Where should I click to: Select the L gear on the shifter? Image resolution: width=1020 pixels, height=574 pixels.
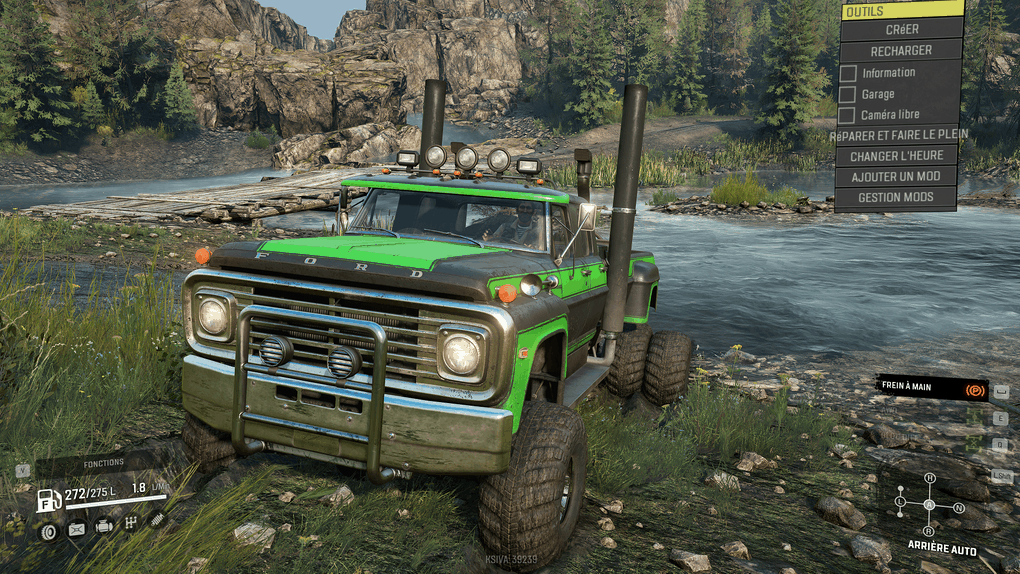click(x=900, y=500)
